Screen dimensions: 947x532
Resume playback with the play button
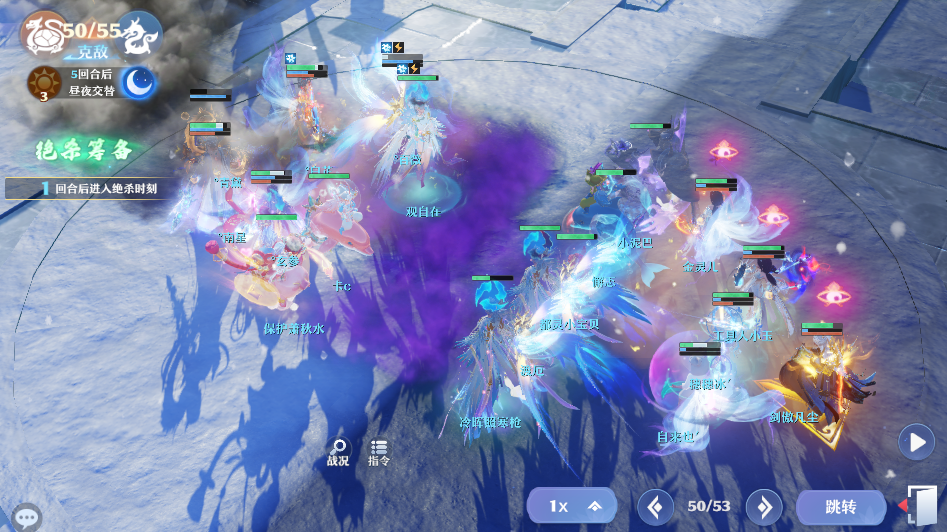916,442
